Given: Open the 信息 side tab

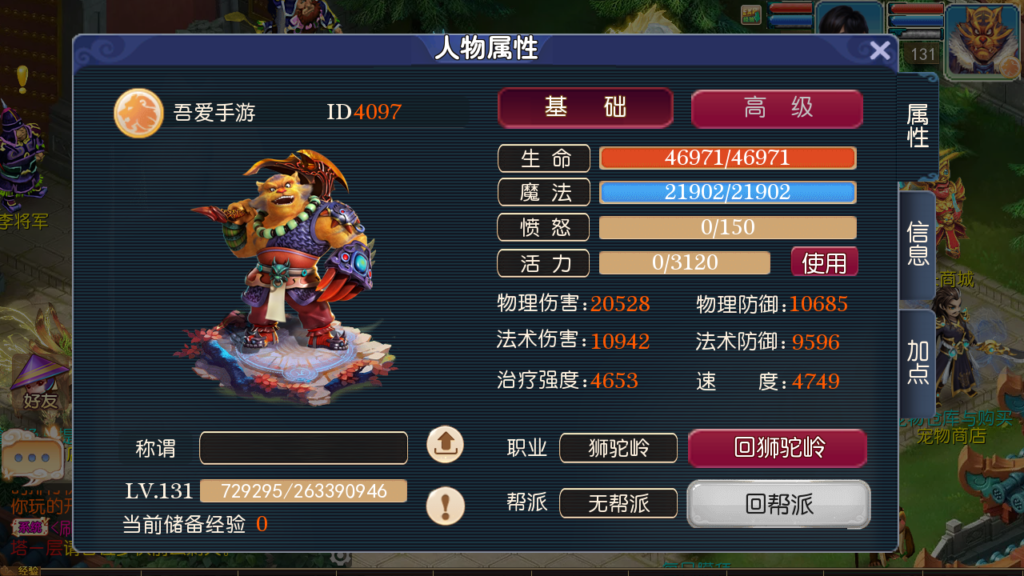Looking at the screenshot, I should (x=917, y=244).
